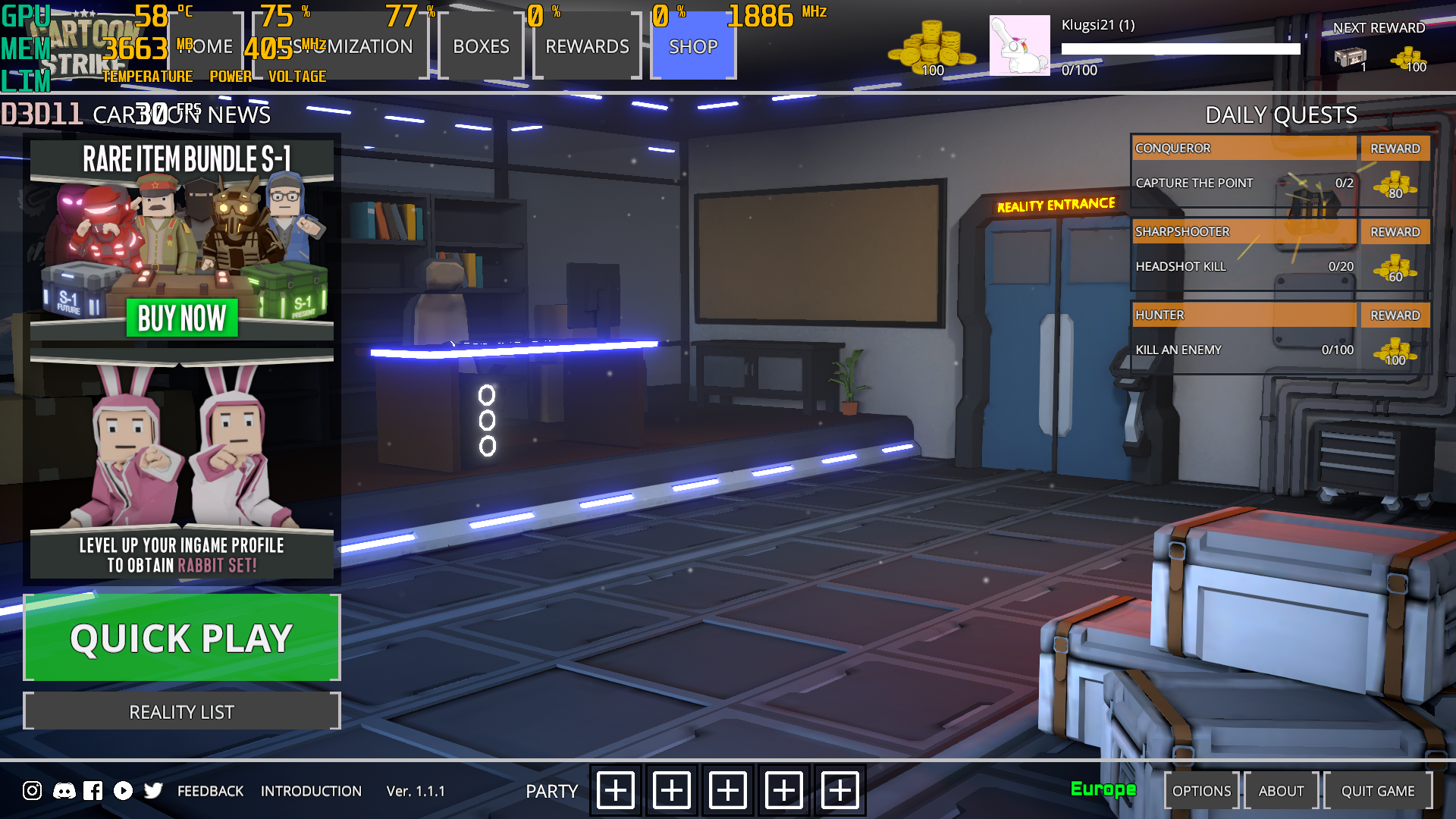Switch to the SHOP tab
This screenshot has height=819, width=1456.
692,47
